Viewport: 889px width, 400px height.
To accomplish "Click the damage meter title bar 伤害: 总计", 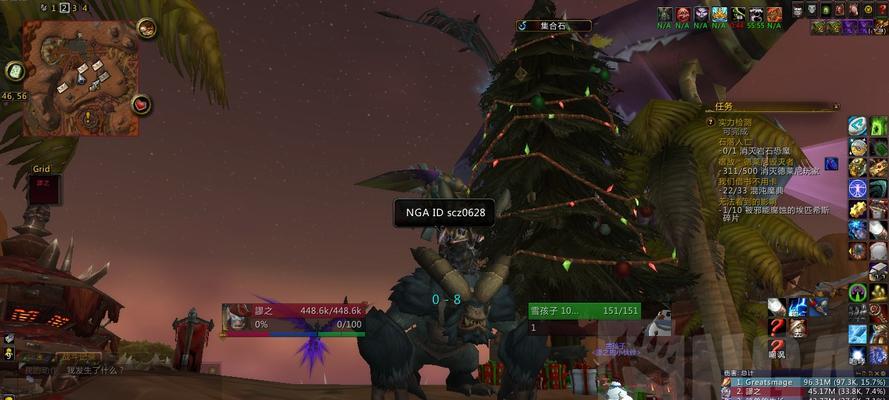I will point(750,371).
